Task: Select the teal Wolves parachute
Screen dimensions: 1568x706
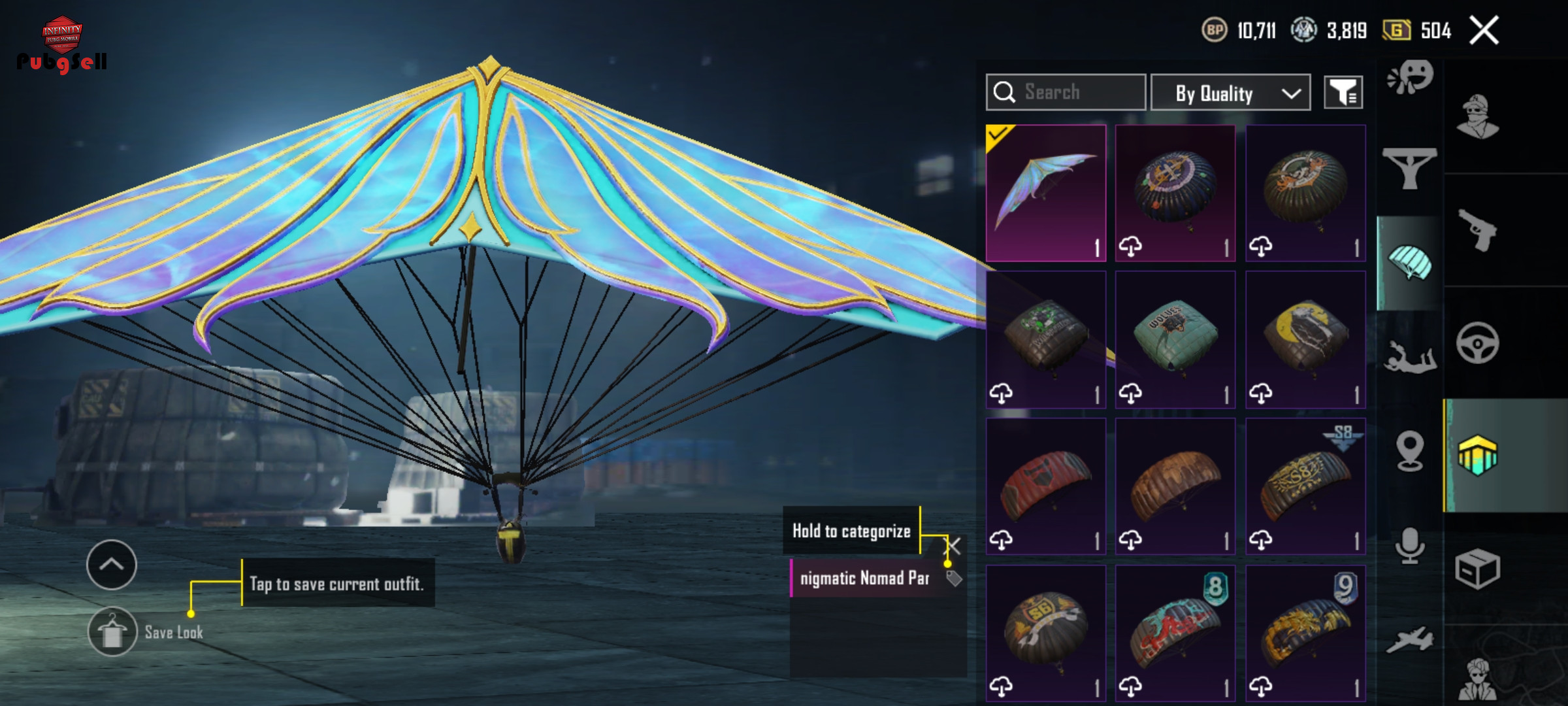Action: 1175,339
